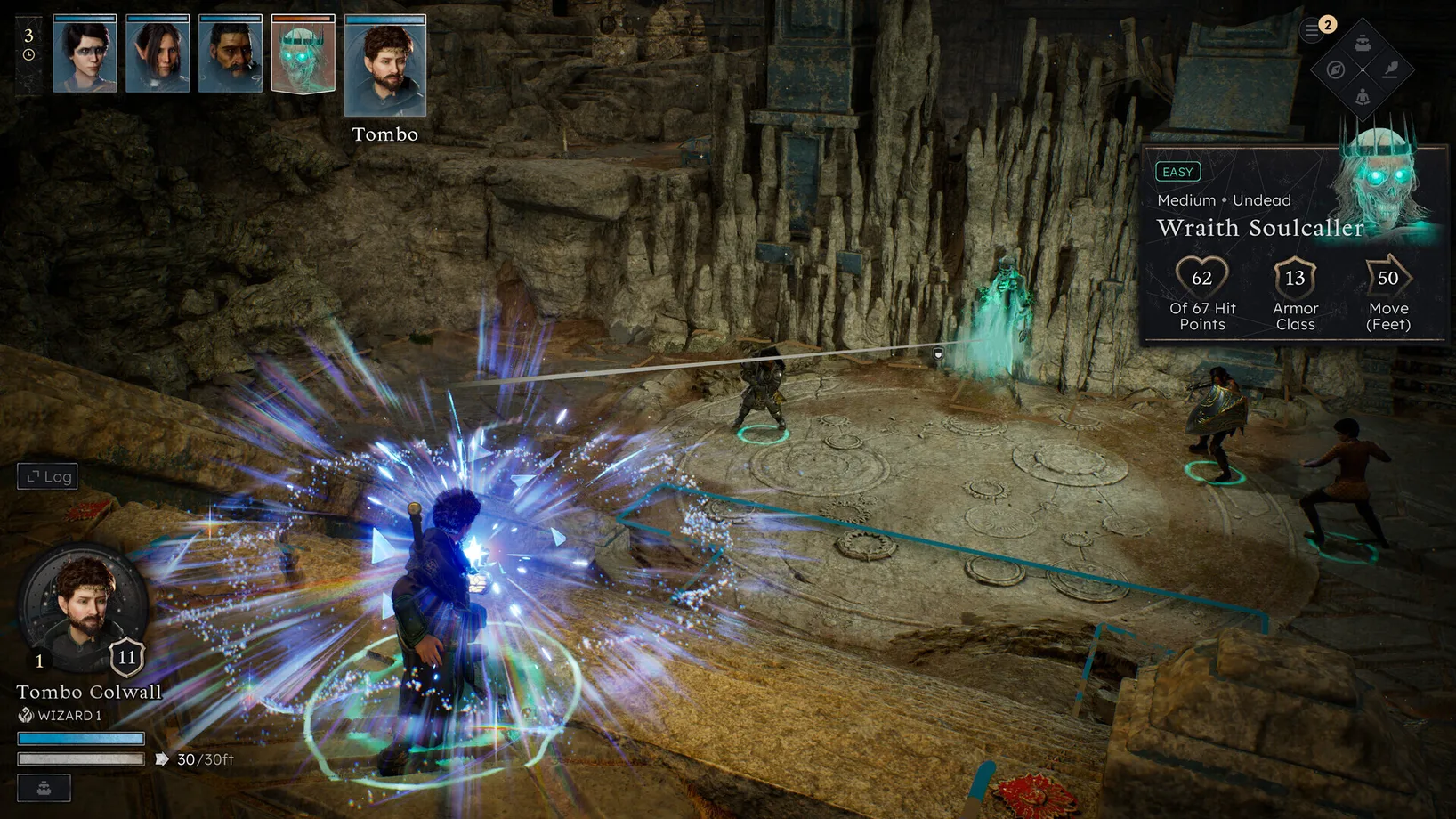Open Tombo Colwall's circular character portrait
Image resolution: width=1456 pixels, height=819 pixels.
[83, 607]
